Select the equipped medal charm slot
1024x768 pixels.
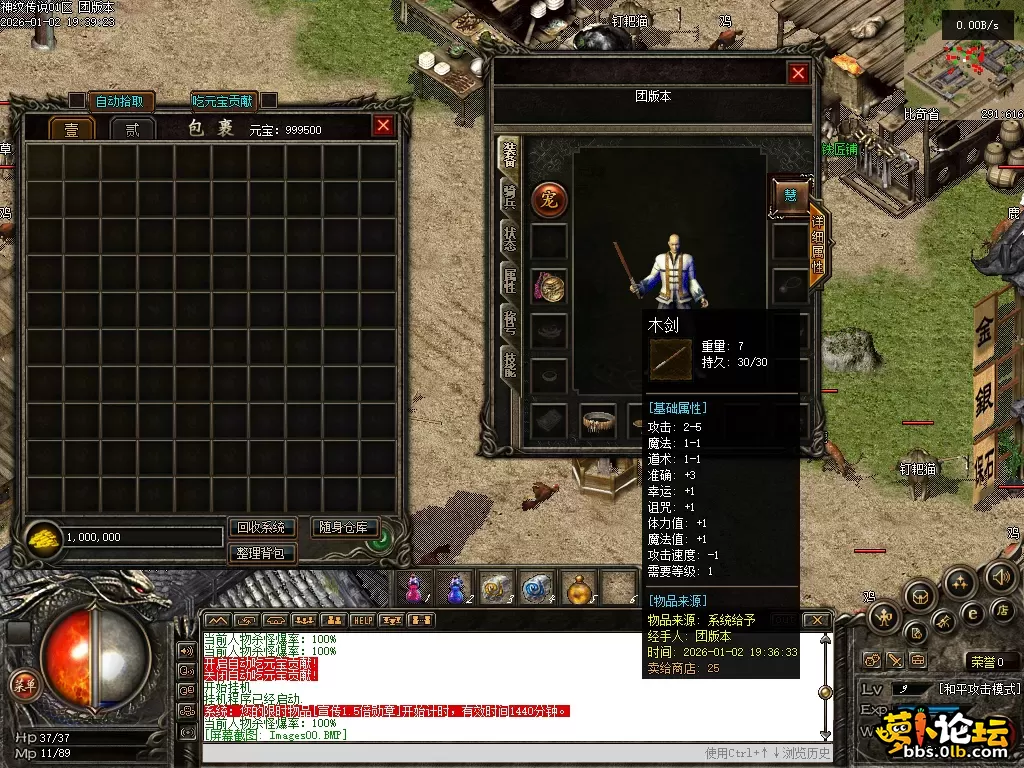[549, 287]
